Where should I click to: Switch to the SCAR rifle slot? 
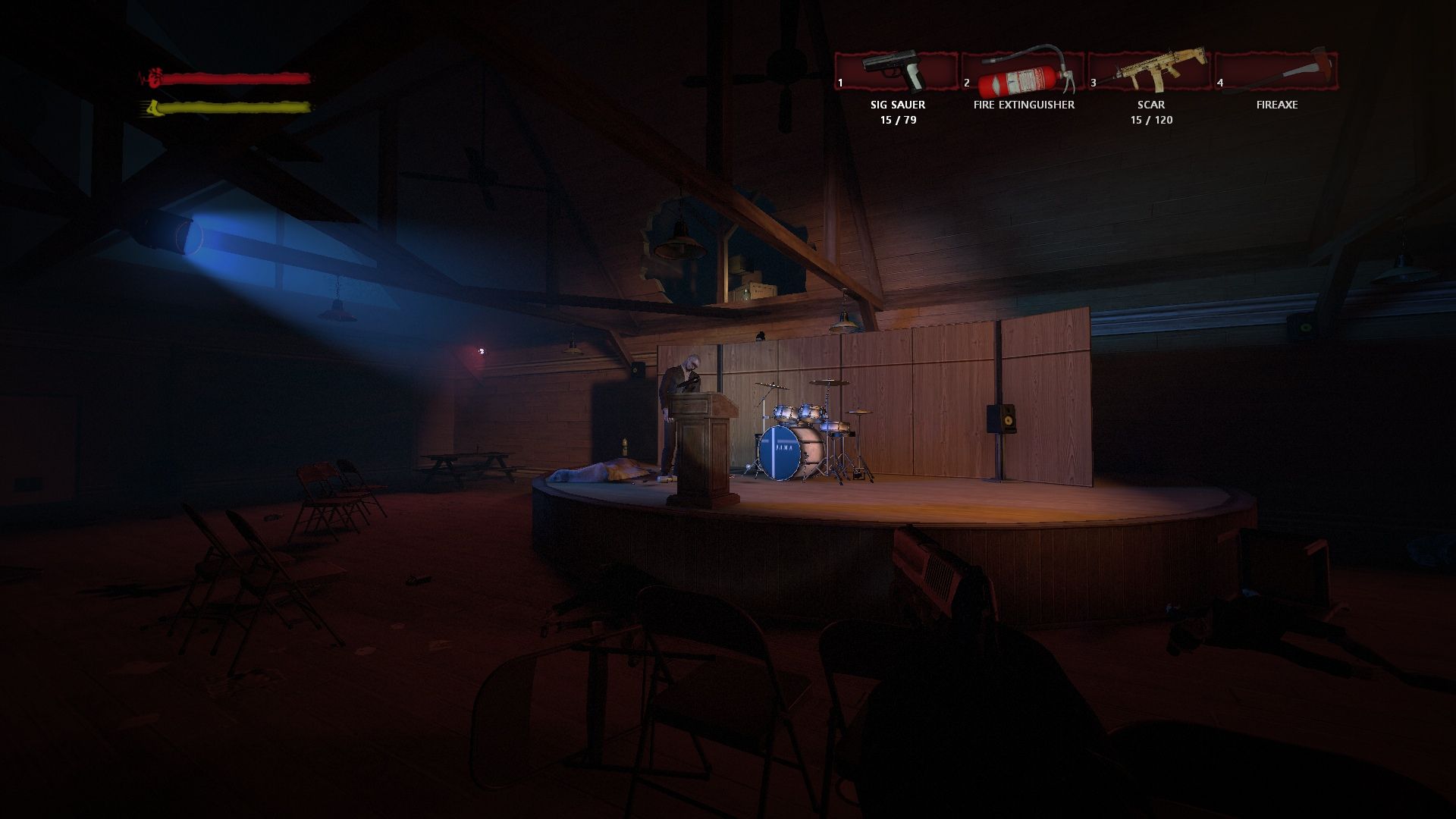click(x=1150, y=72)
